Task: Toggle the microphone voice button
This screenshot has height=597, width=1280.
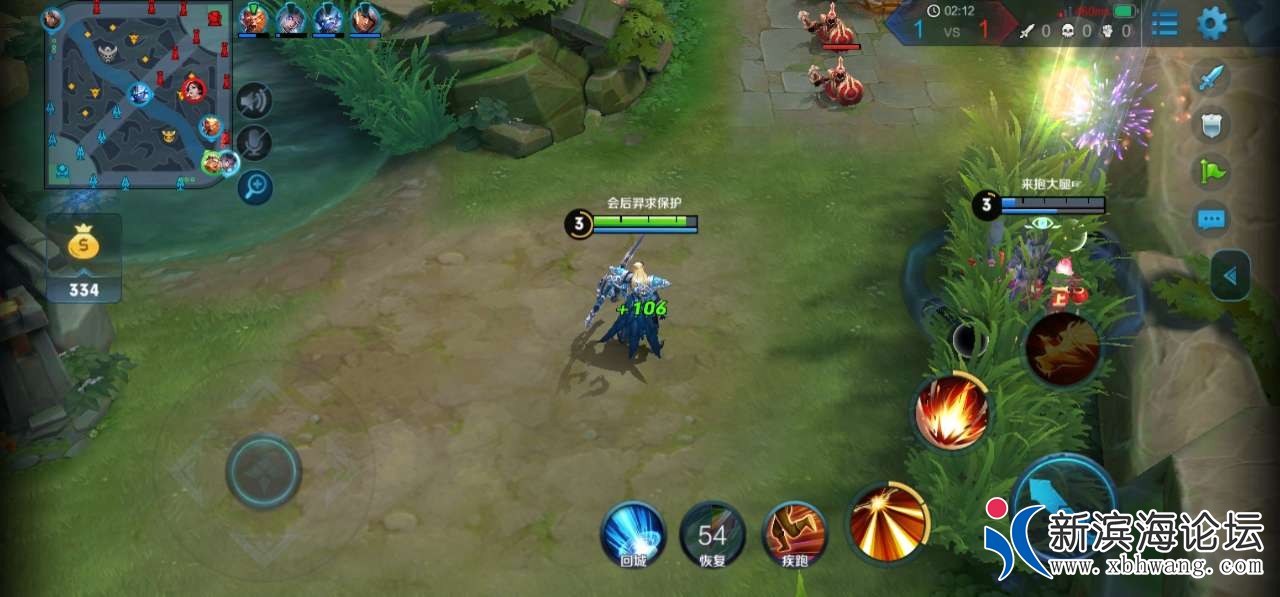Action: coord(255,143)
